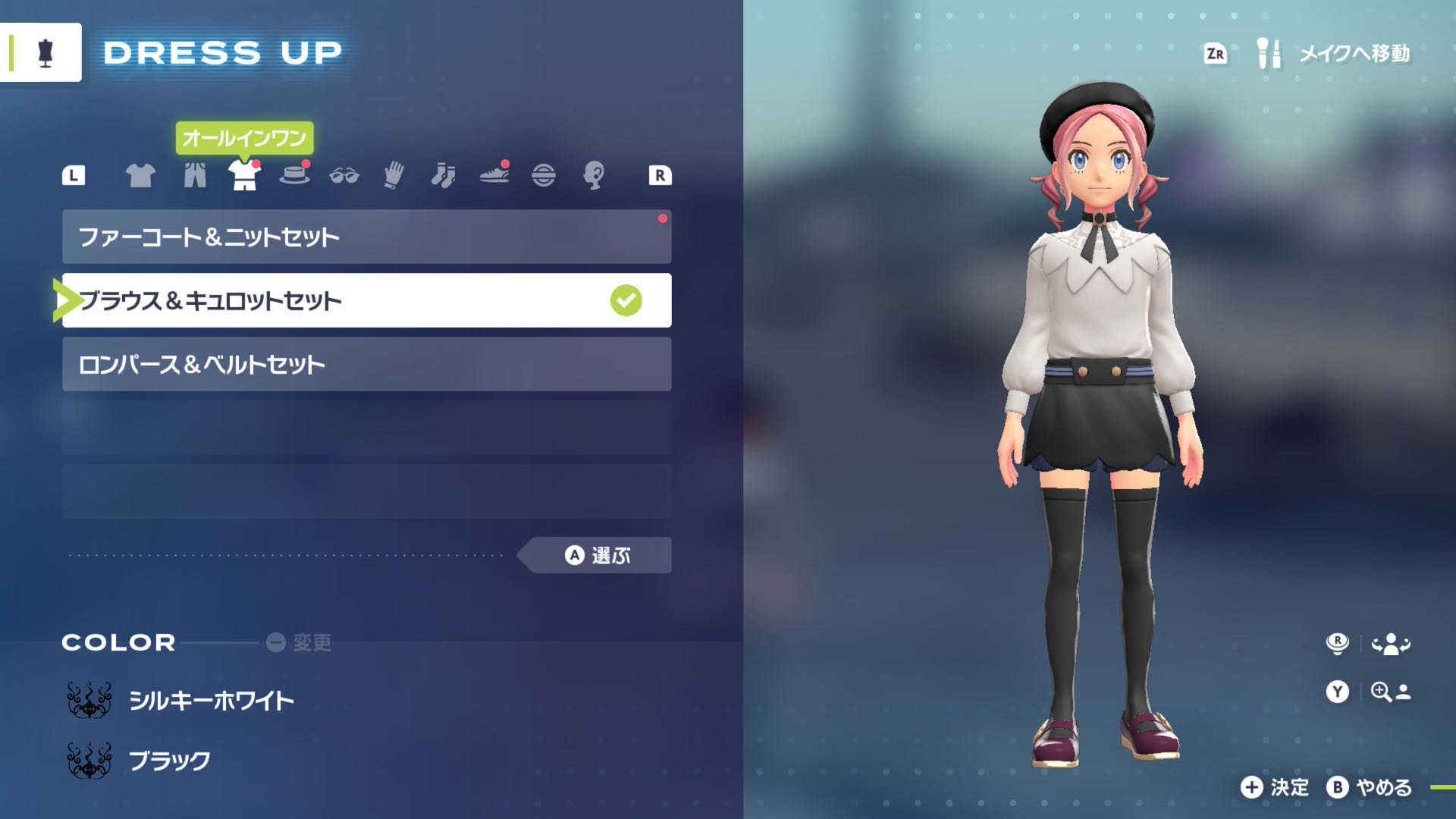
Task: Open the shoes category tab
Action: pyautogui.click(x=494, y=175)
